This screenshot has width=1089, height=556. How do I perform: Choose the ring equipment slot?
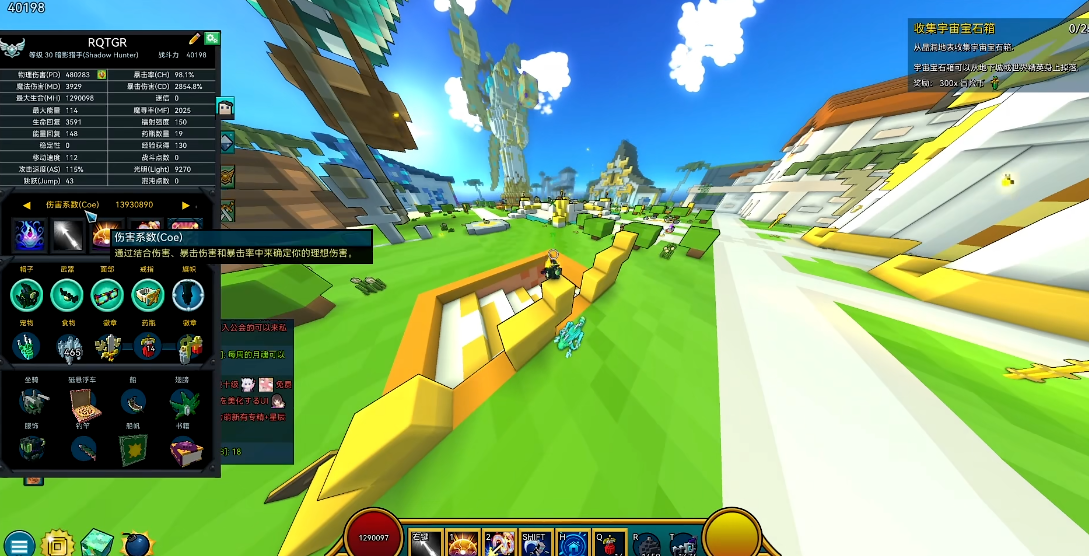click(146, 294)
